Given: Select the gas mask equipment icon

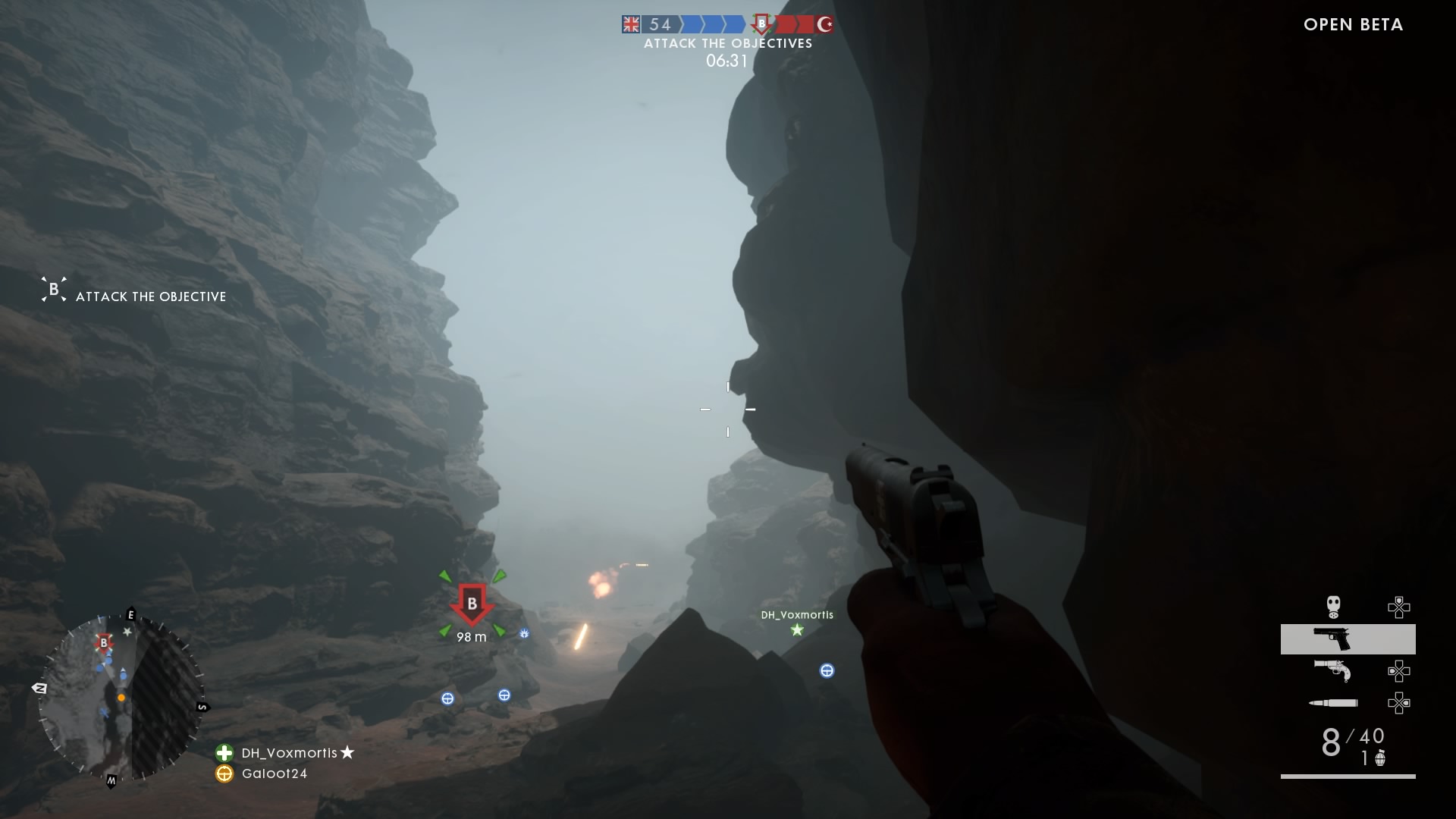Looking at the screenshot, I should tap(1333, 607).
